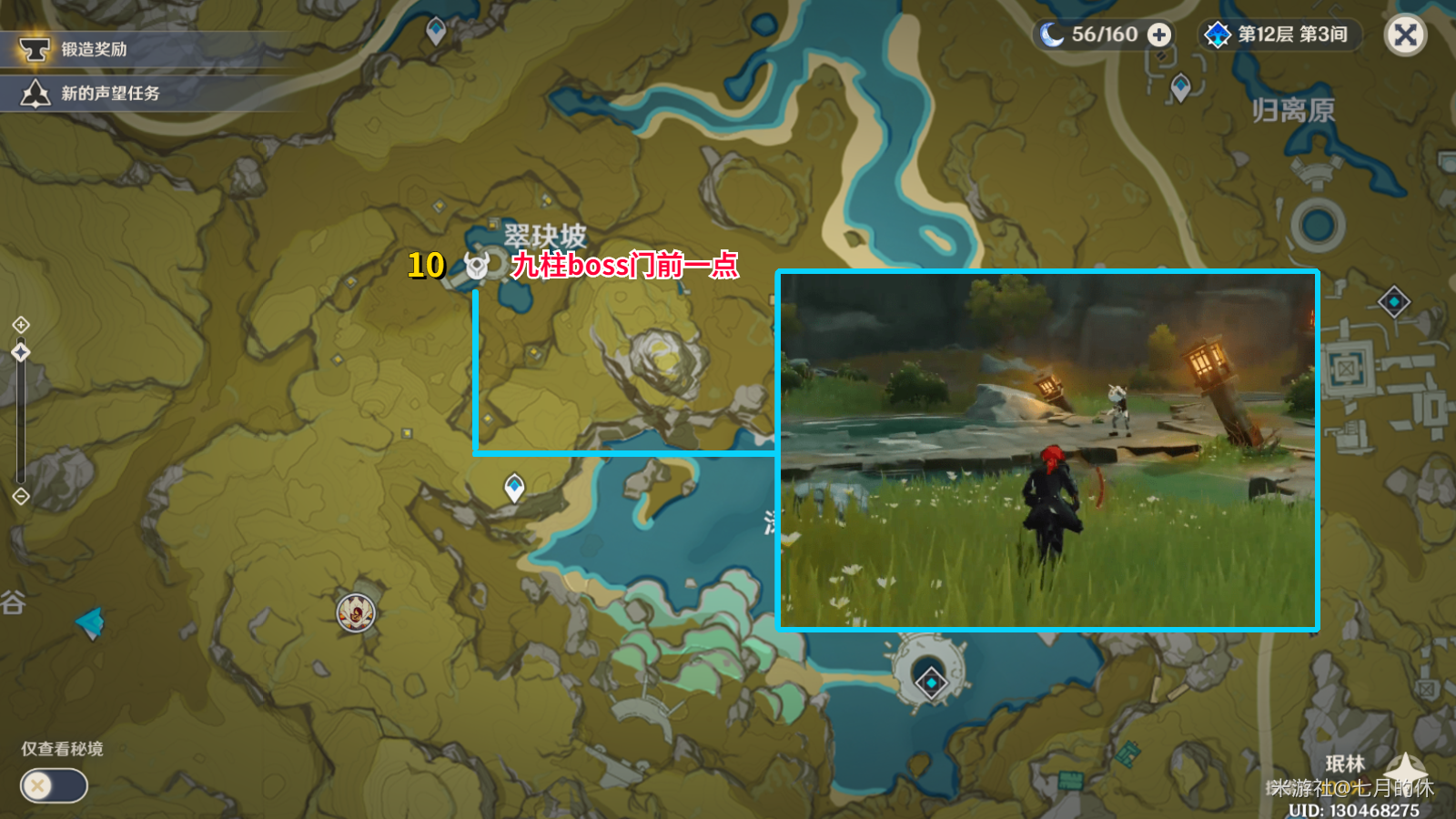The width and height of the screenshot is (1456, 819).
Task: Select the Pyro Regisvine boss marker near Cuijue Slope
Action: 477,265
